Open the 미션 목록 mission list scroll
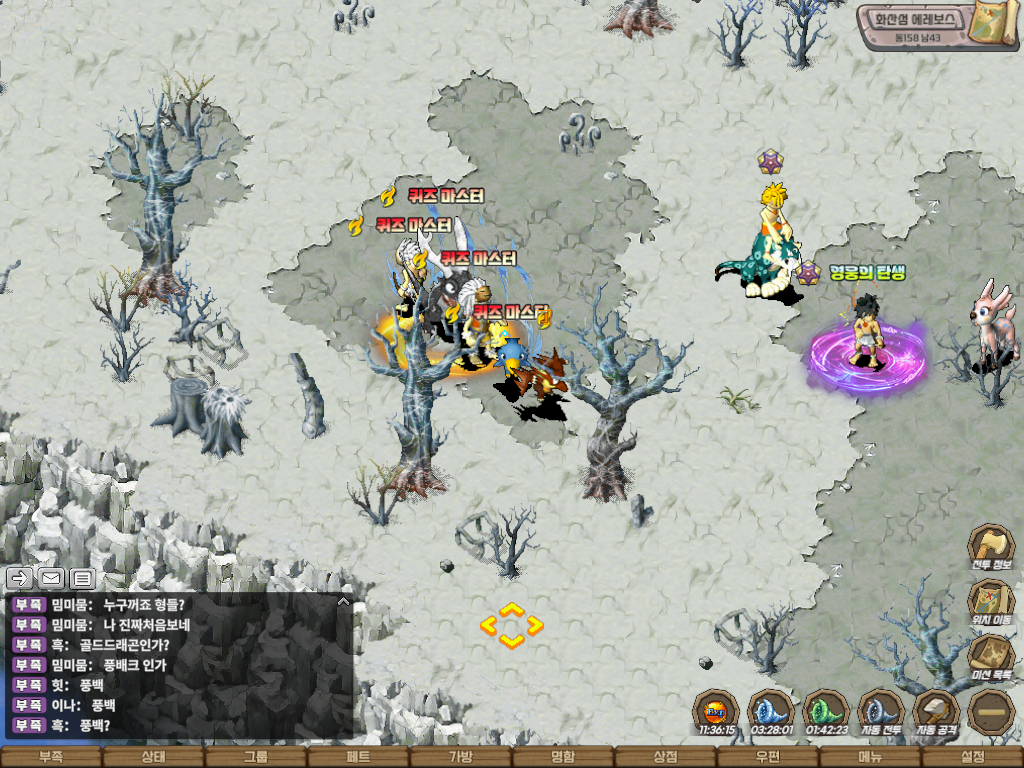Image resolution: width=1024 pixels, height=768 pixels. (x=991, y=657)
